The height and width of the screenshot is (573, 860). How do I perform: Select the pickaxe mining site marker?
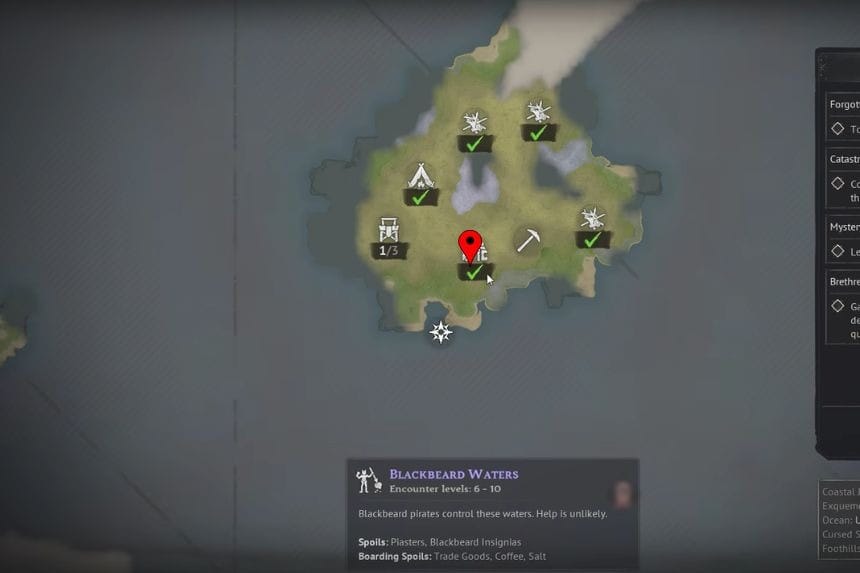tap(528, 240)
